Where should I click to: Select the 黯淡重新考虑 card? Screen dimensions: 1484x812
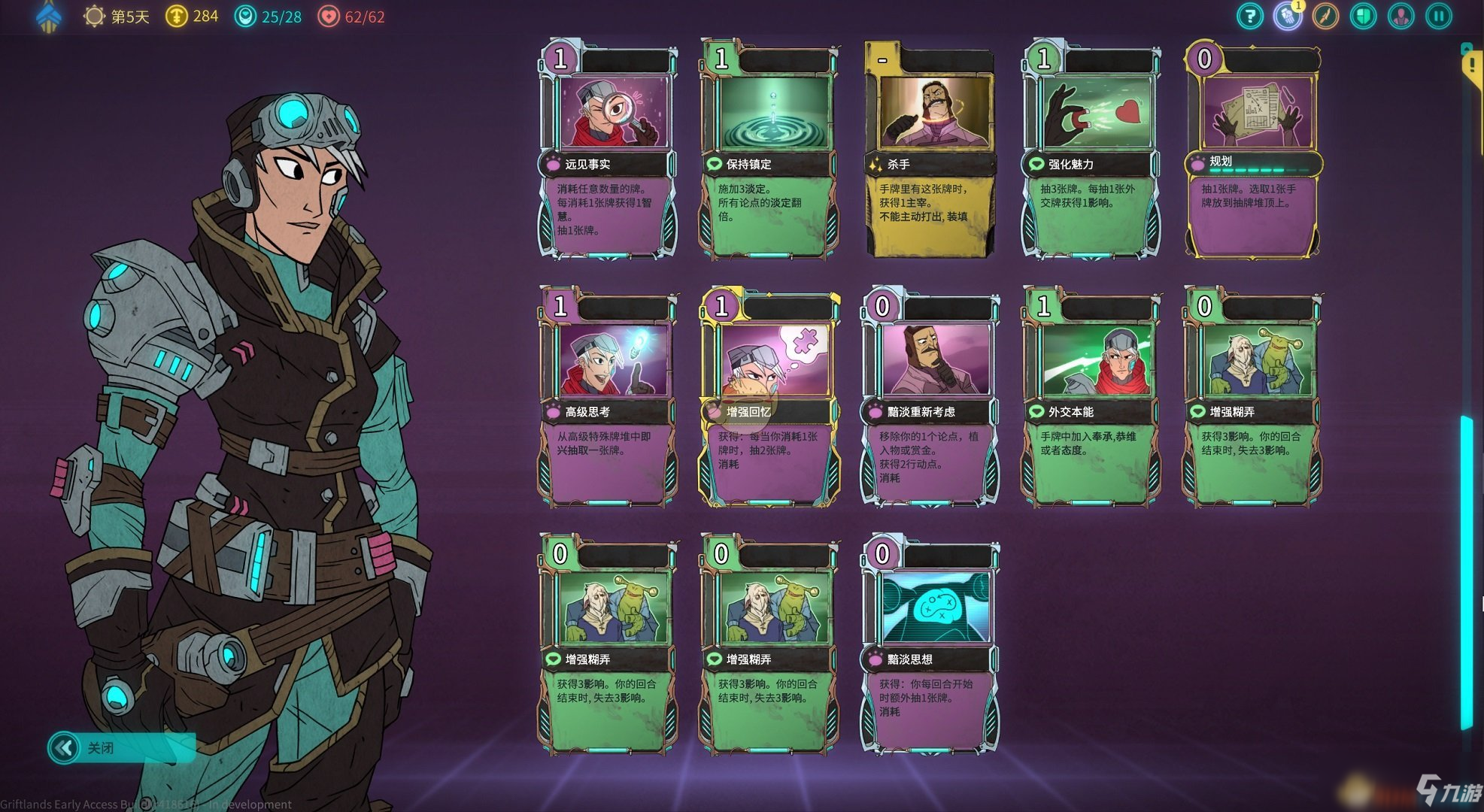click(930, 398)
